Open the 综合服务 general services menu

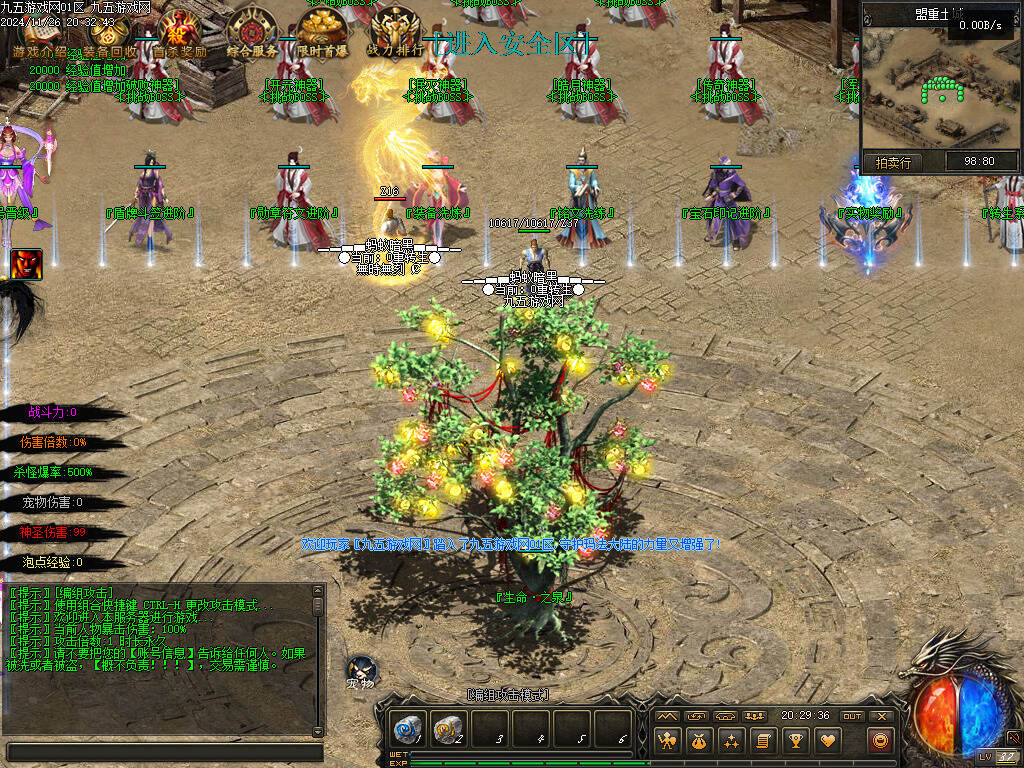252,33
